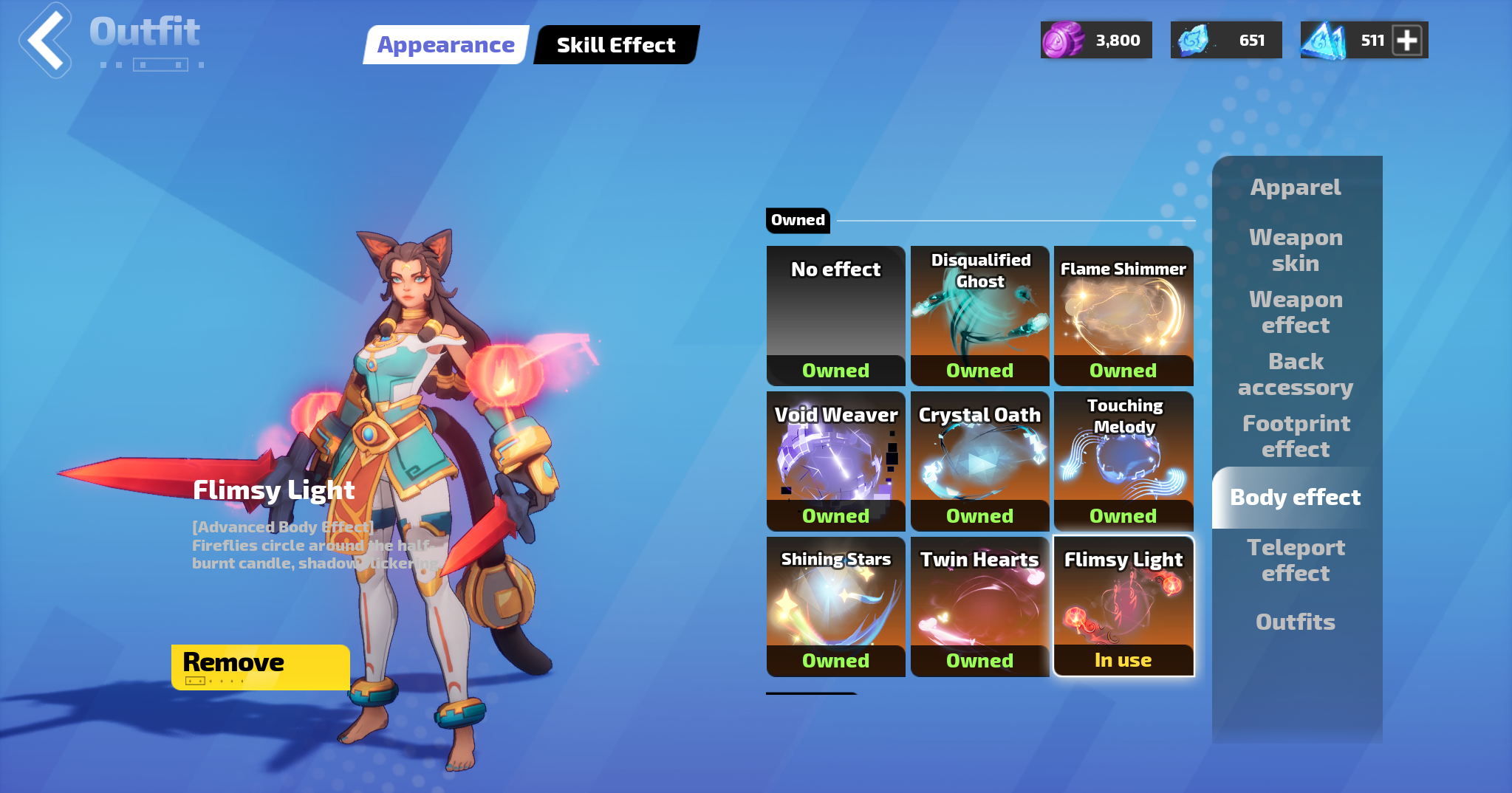The image size is (1512, 793).
Task: Pick the Shining Stars effect
Action: (835, 606)
